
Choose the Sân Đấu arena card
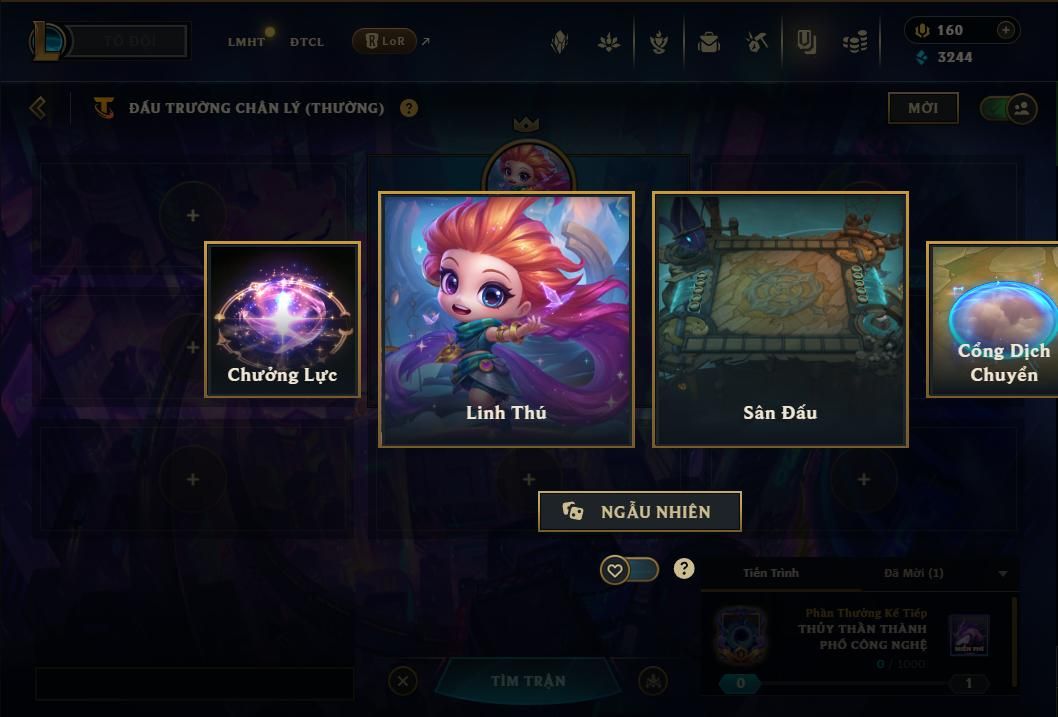tap(780, 319)
